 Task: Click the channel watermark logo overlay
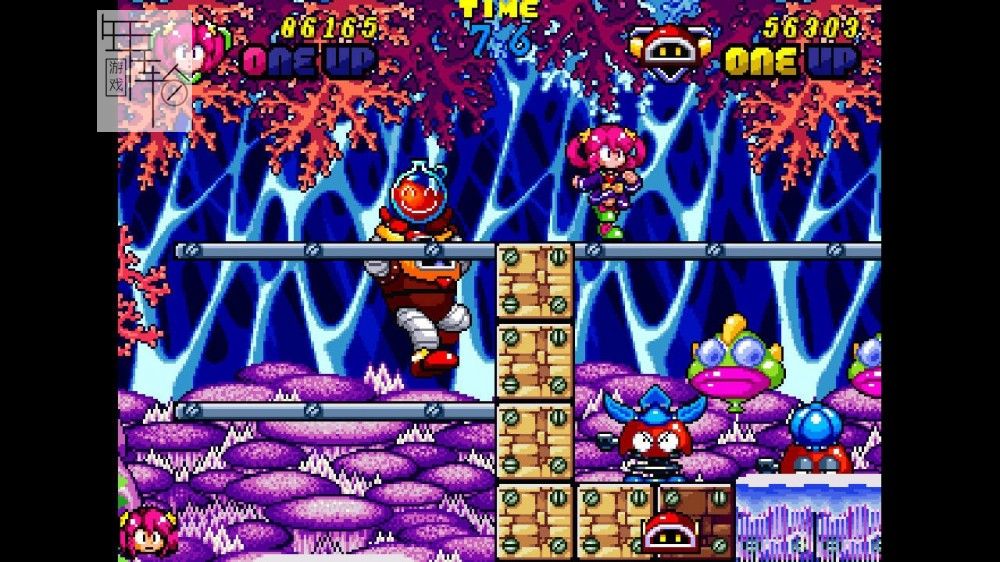point(144,71)
